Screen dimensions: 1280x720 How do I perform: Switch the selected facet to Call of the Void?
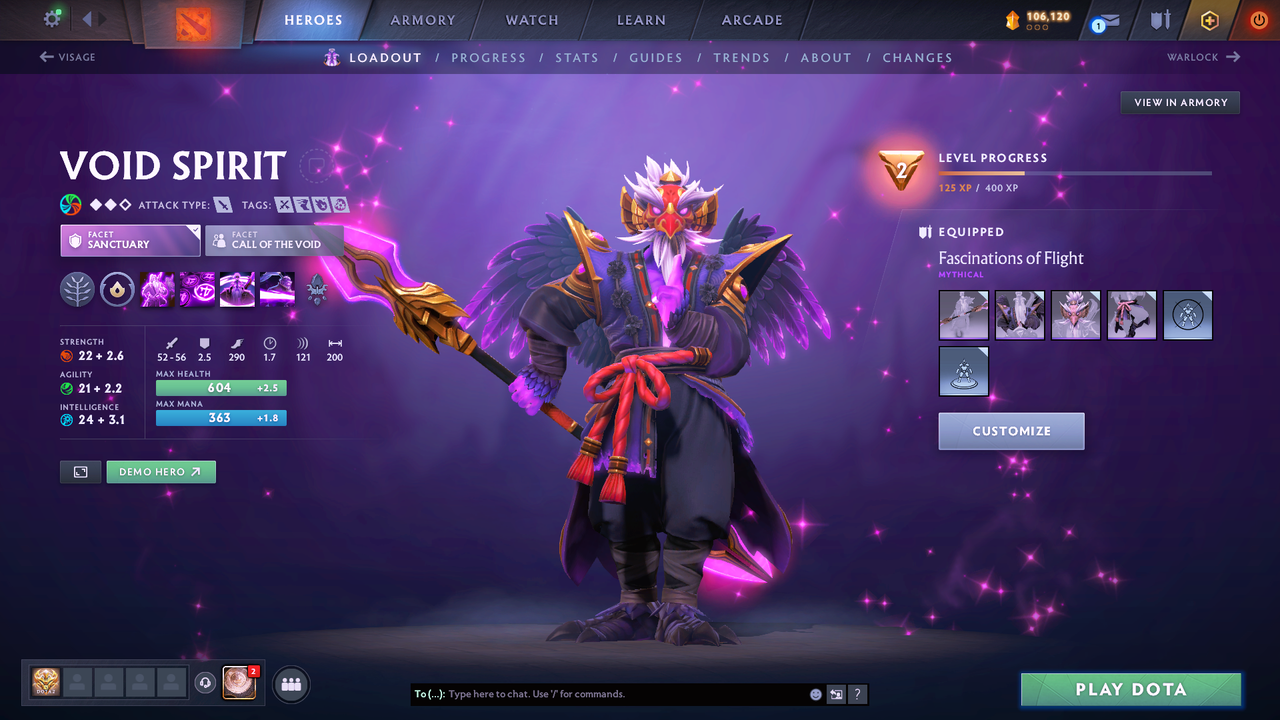tap(274, 240)
